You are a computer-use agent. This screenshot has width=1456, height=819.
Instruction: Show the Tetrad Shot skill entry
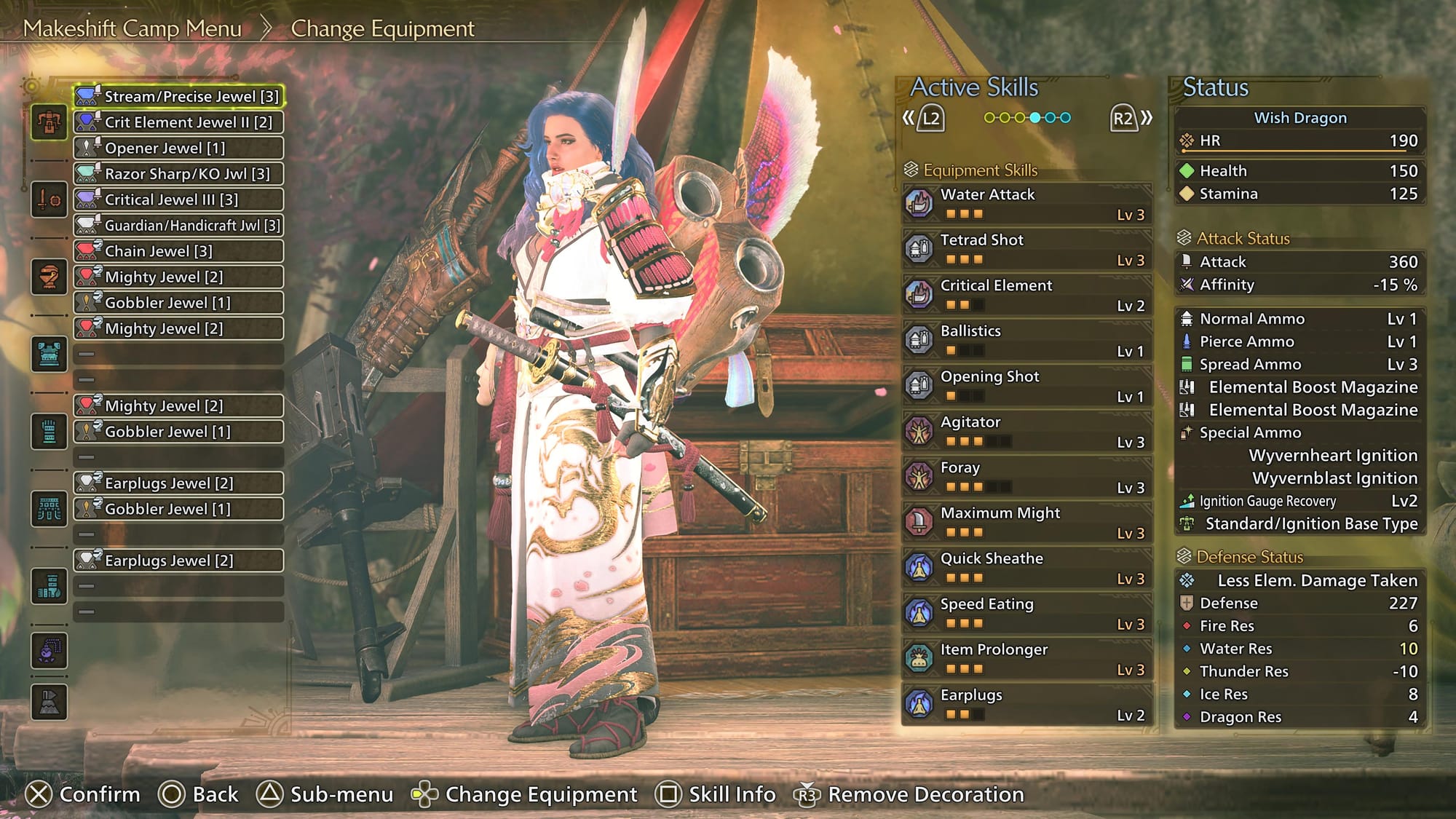pos(1026,249)
